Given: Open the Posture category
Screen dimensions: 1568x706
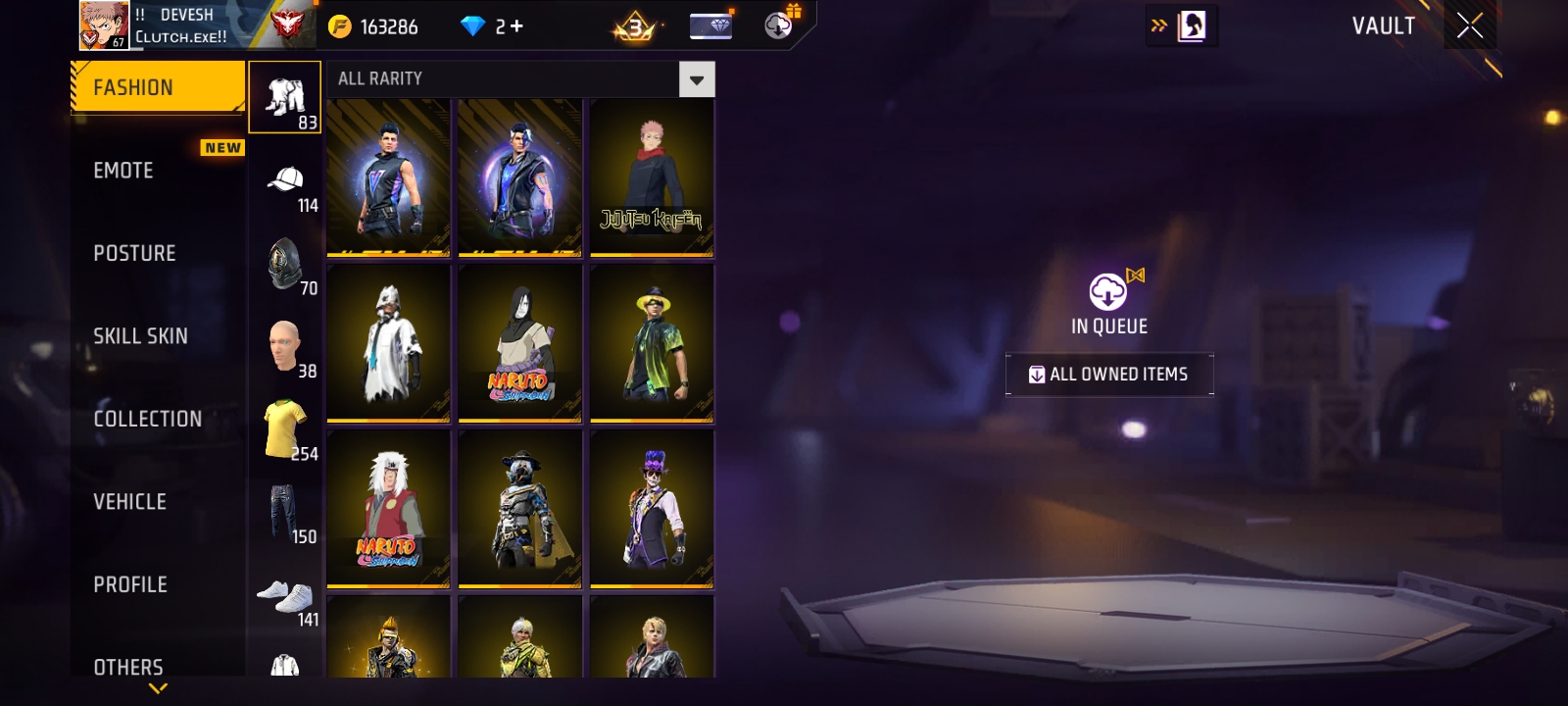Looking at the screenshot, I should coord(135,253).
